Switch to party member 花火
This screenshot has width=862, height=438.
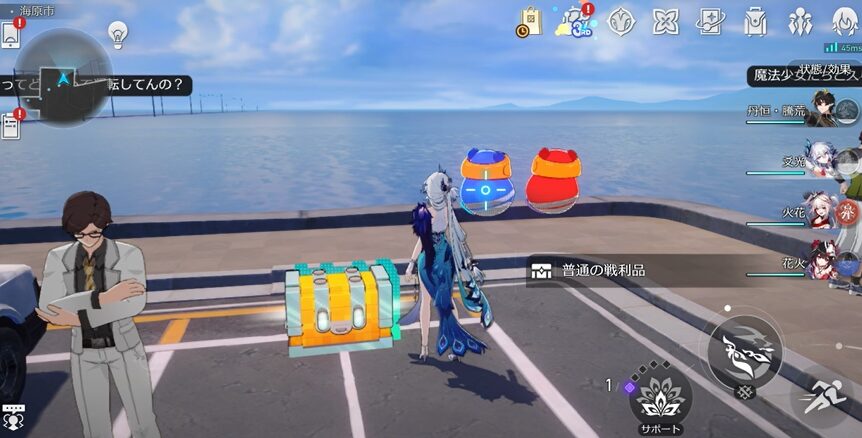point(821,262)
